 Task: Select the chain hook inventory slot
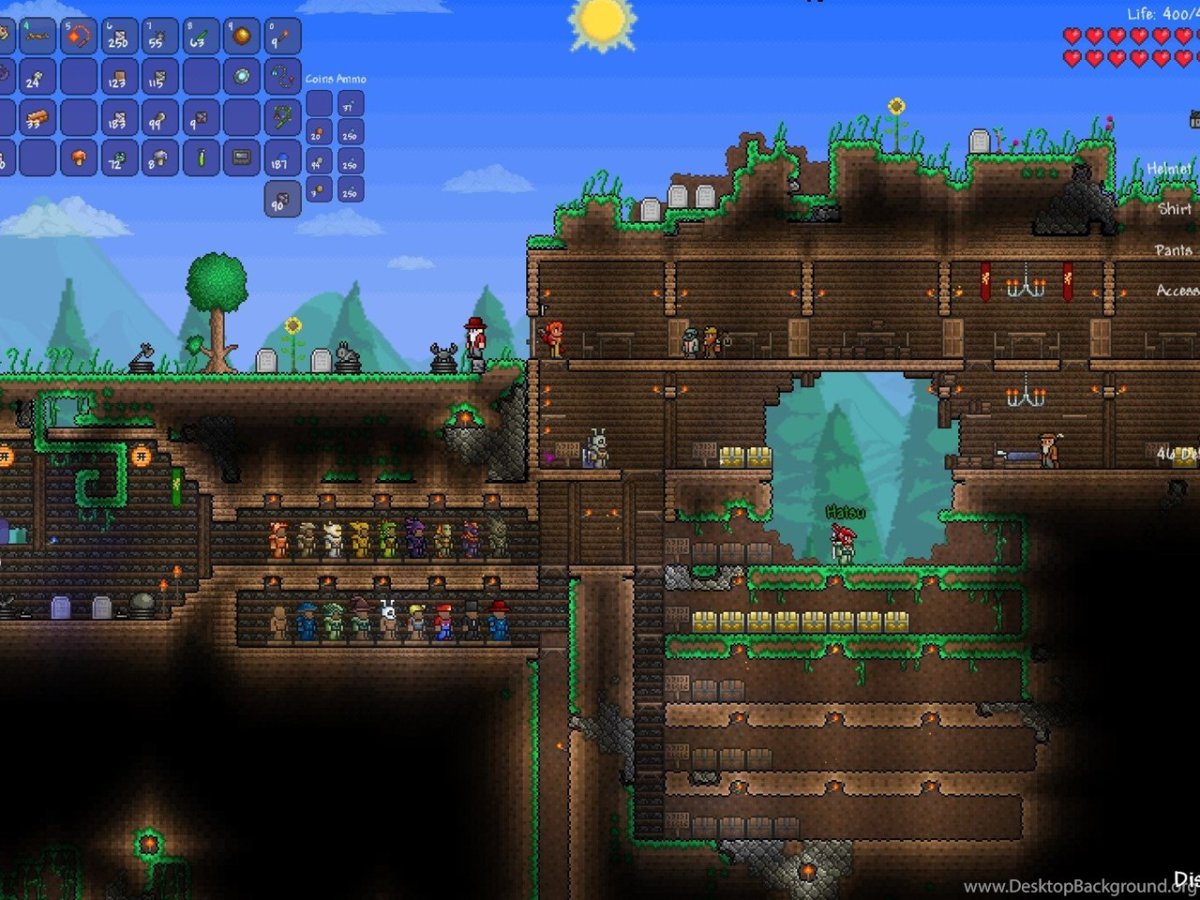click(x=283, y=76)
